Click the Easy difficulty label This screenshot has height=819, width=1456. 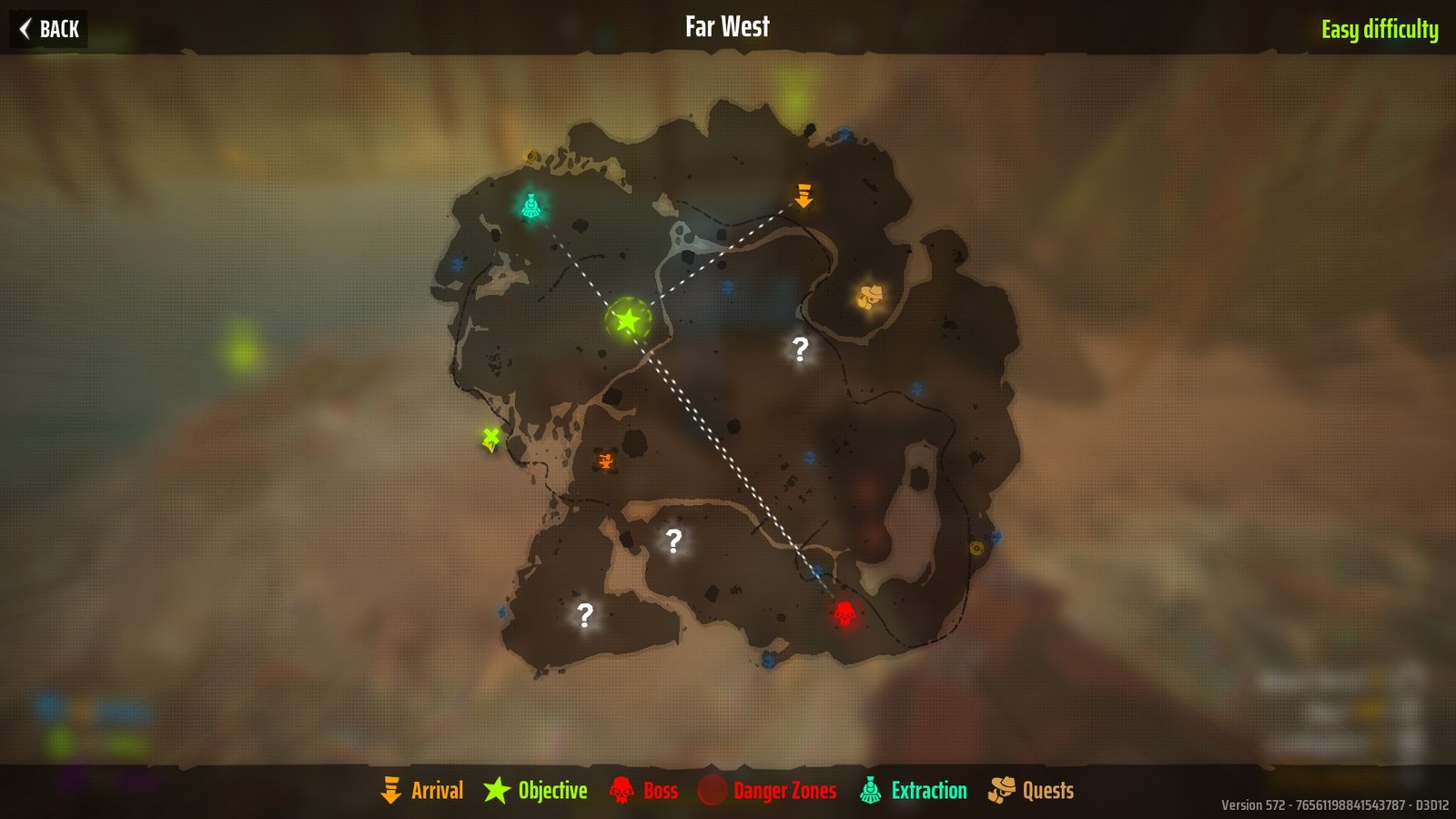pos(1380,28)
